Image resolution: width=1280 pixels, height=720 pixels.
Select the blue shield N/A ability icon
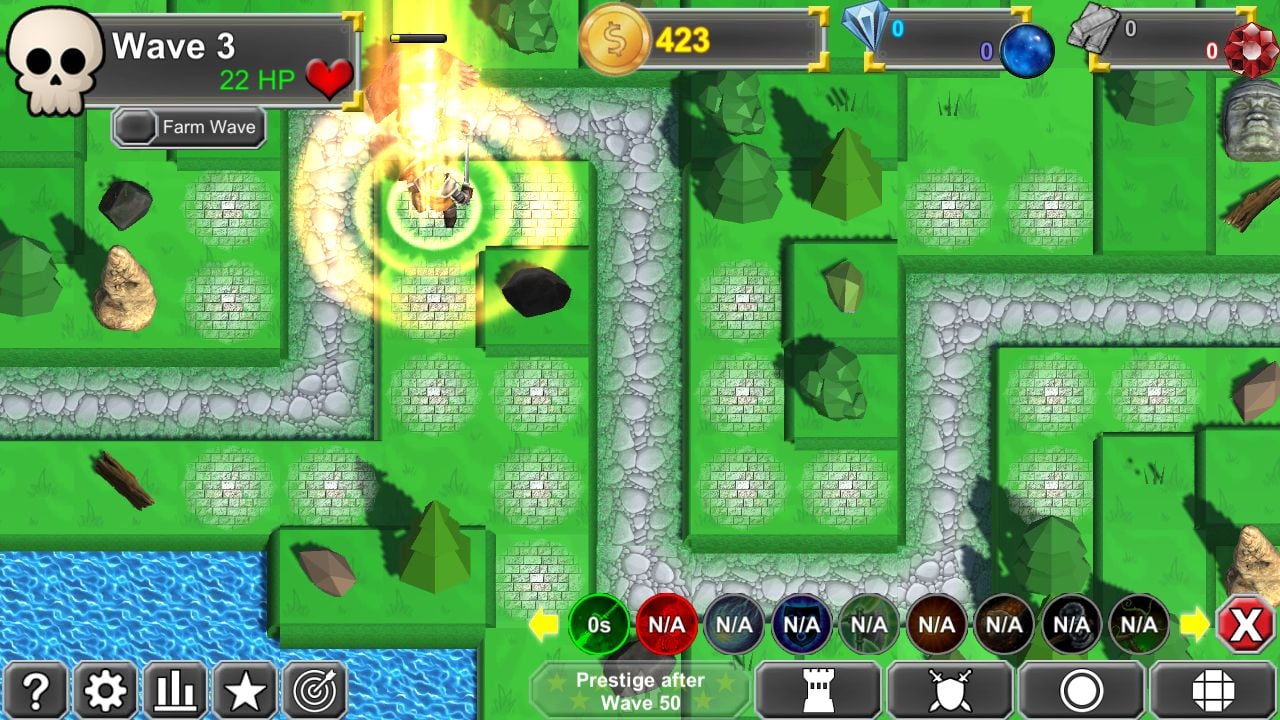click(x=801, y=626)
